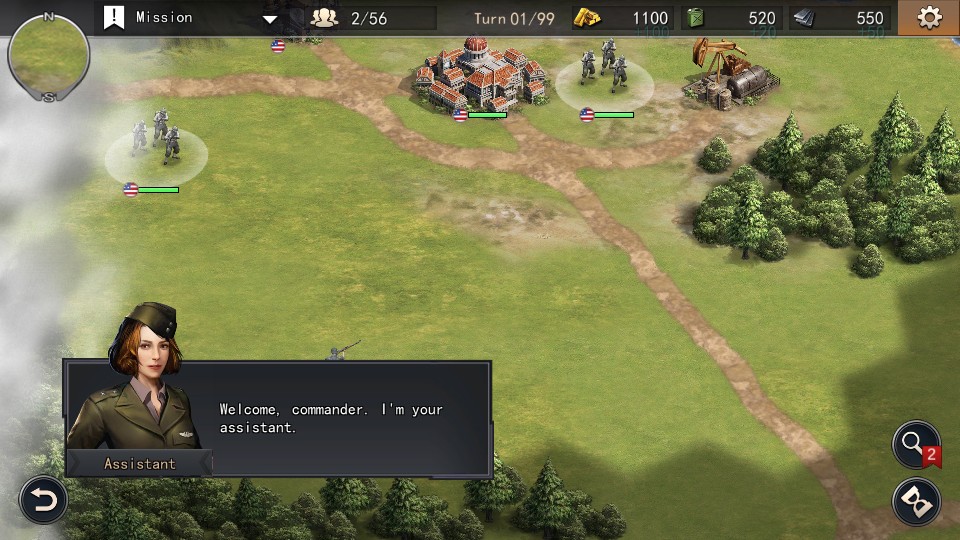Screen dimensions: 960x540
Task: End turn with the hourglass button
Action: (915, 499)
